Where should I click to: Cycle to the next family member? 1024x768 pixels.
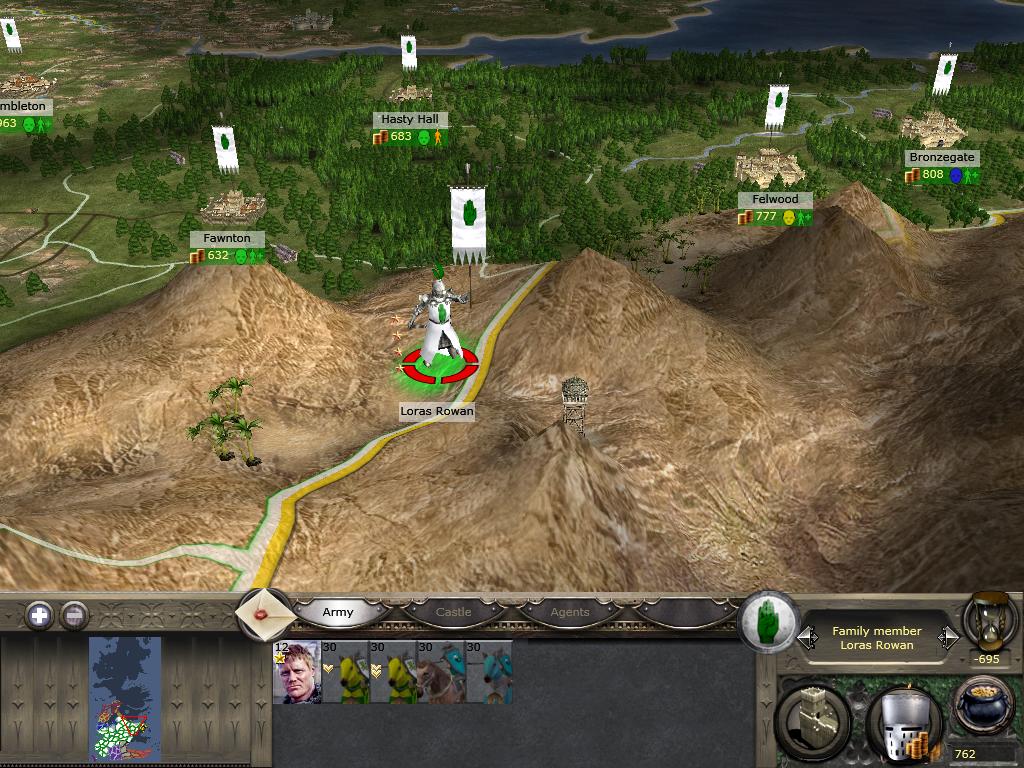coord(948,637)
